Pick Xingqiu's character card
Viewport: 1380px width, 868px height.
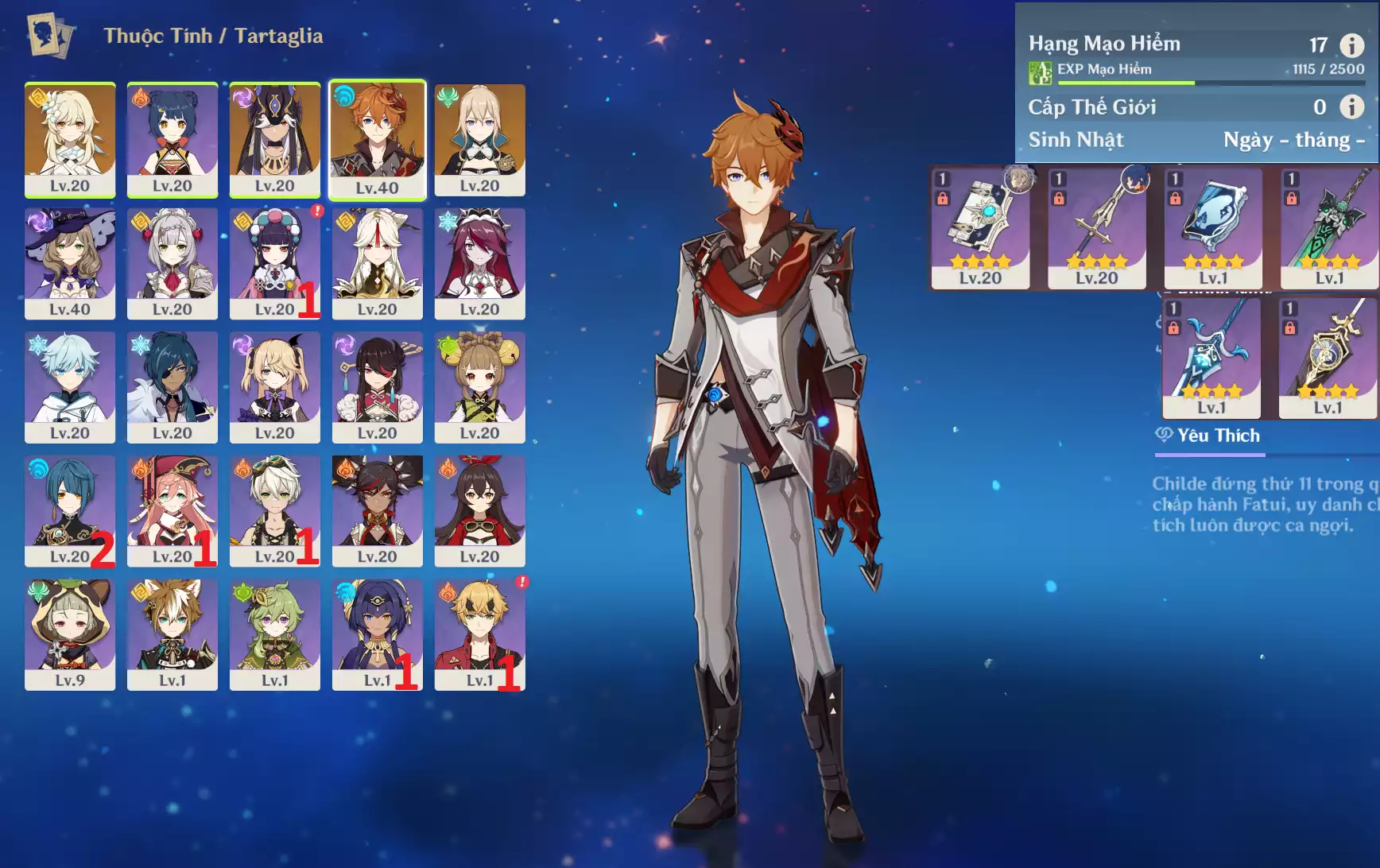(x=70, y=510)
